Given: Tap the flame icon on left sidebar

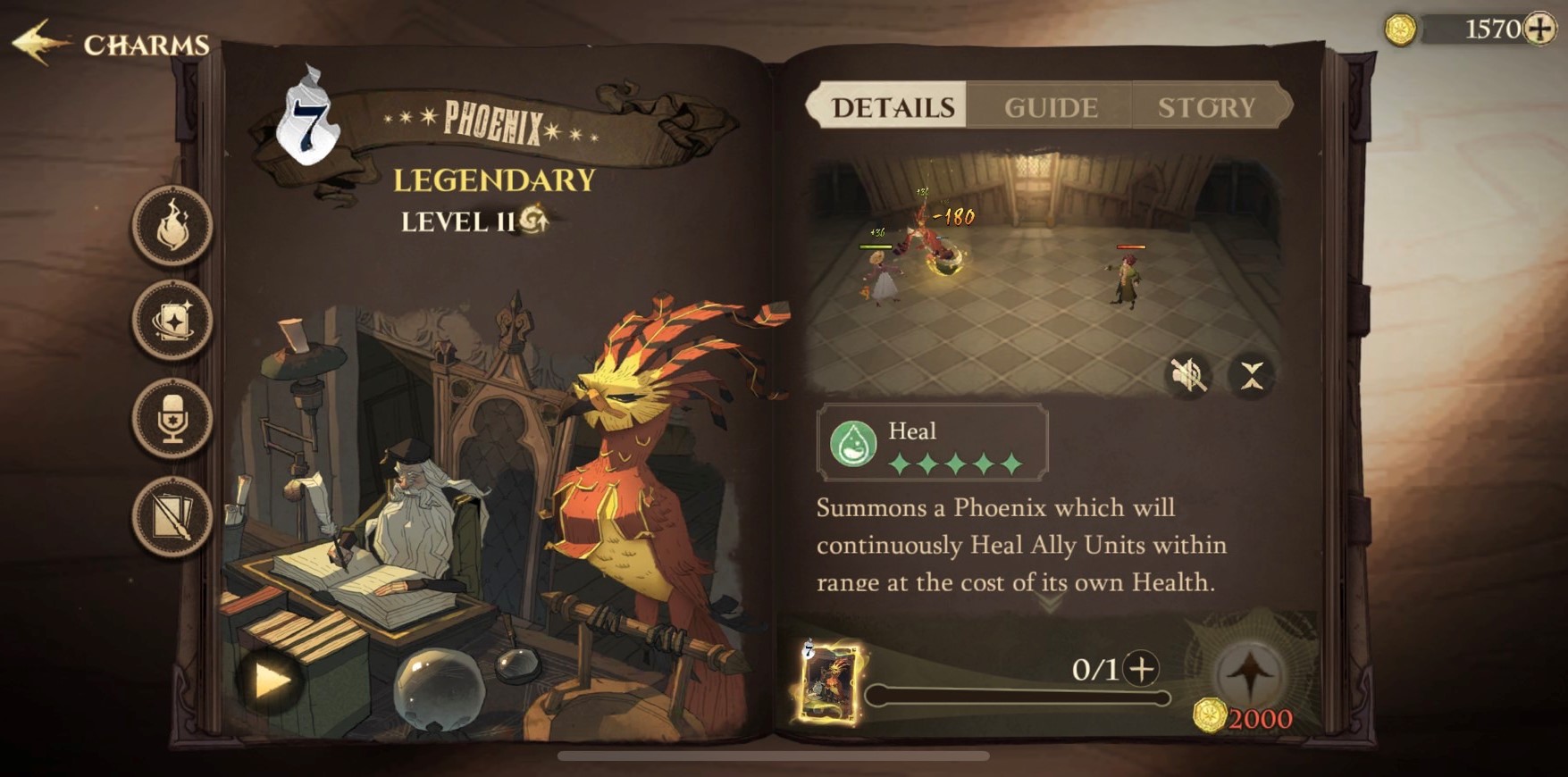Looking at the screenshot, I should [172, 227].
